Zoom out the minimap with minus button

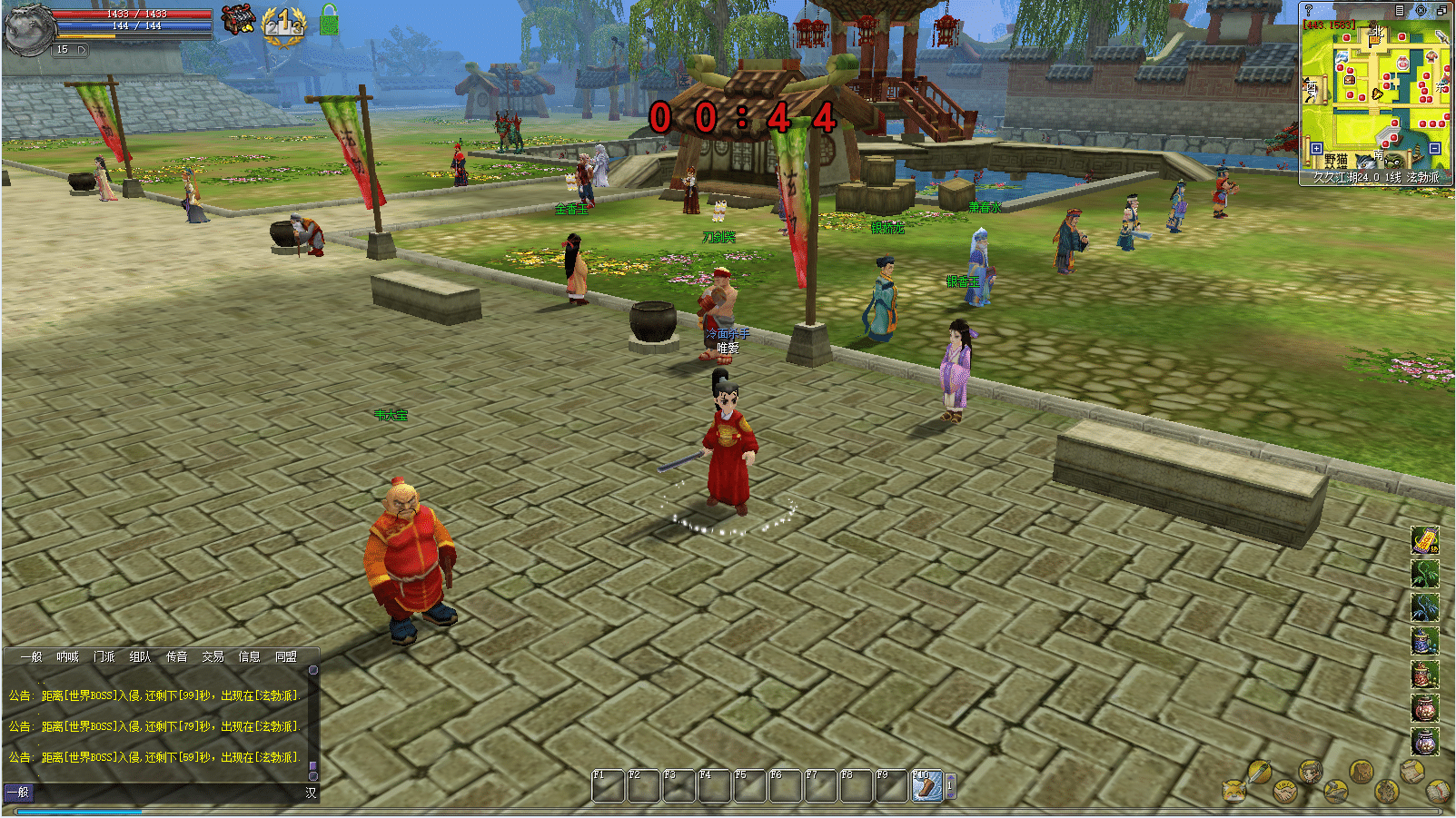(x=1435, y=148)
